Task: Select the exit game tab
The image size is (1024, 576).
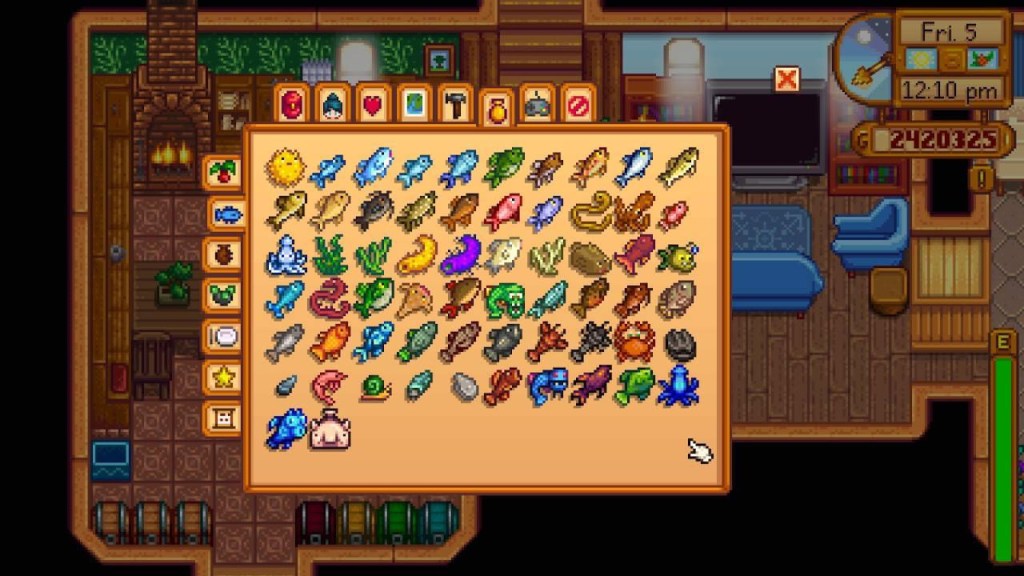Action: [x=578, y=104]
